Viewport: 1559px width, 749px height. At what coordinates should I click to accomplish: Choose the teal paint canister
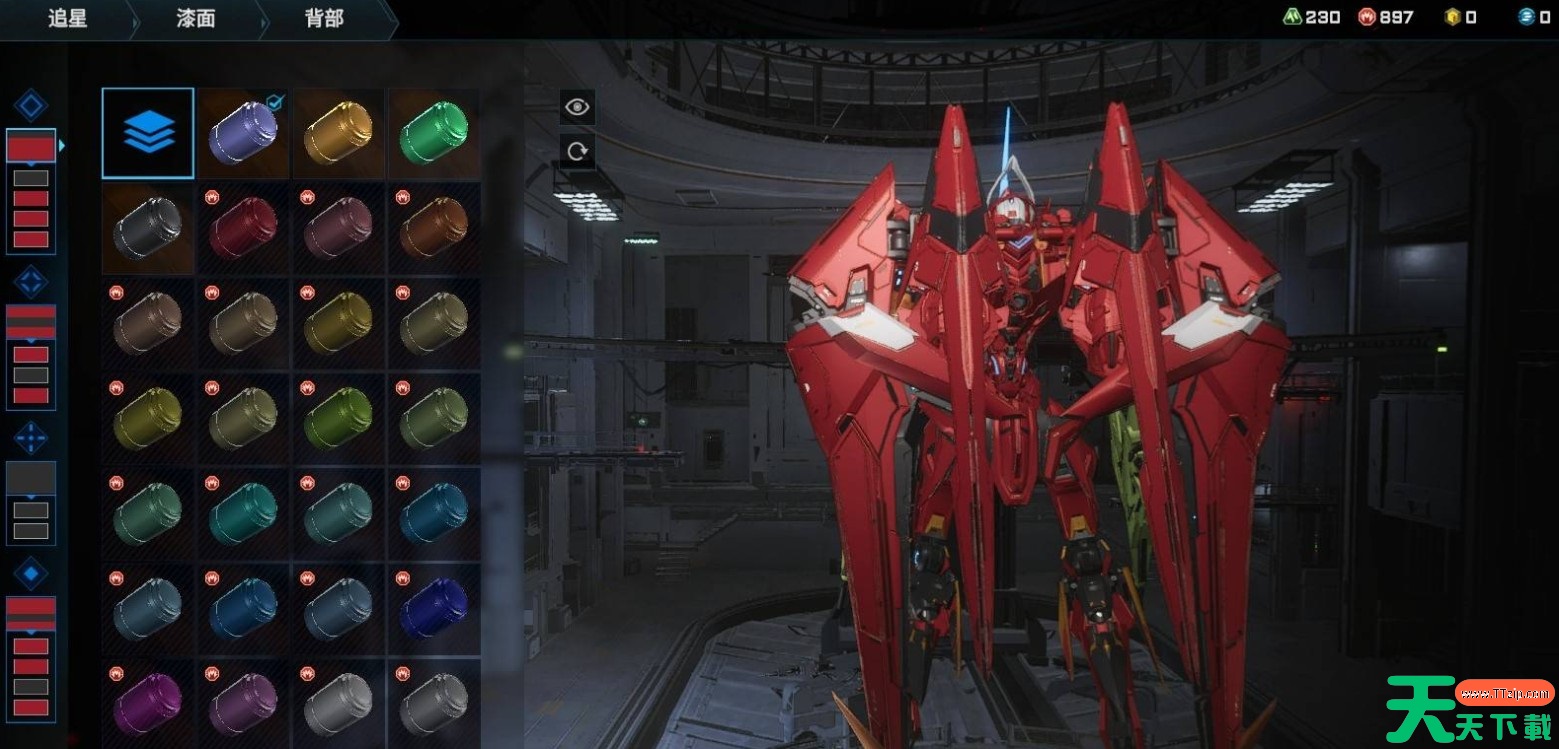[x=243, y=513]
